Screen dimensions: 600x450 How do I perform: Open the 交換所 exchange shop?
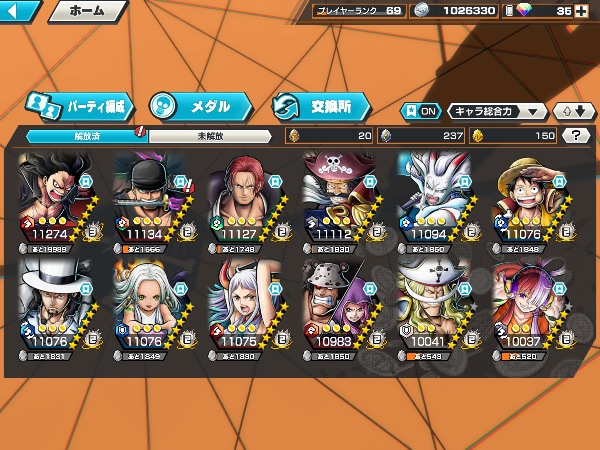[x=320, y=105]
